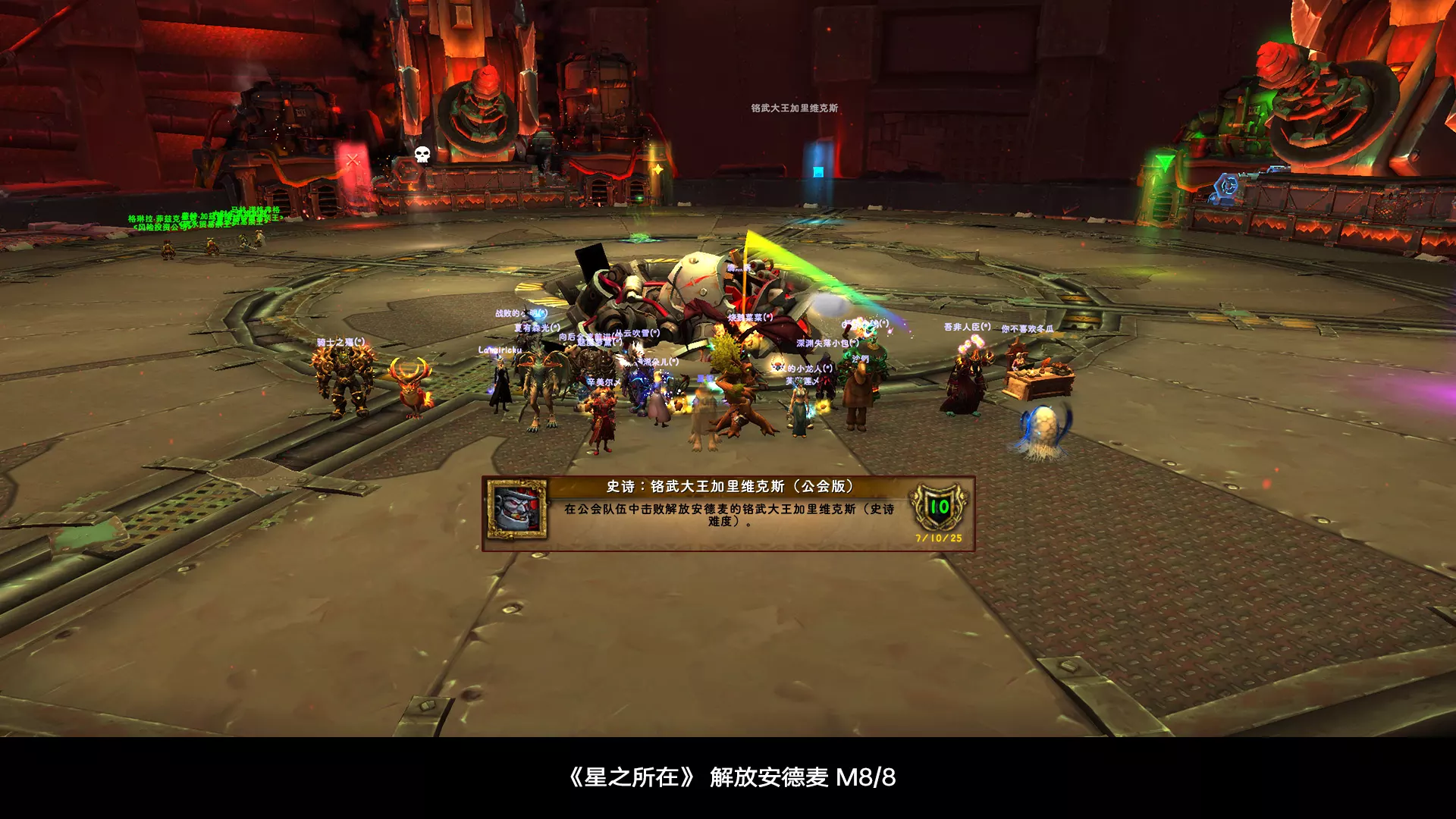Click the blue cube world marker

819,173
